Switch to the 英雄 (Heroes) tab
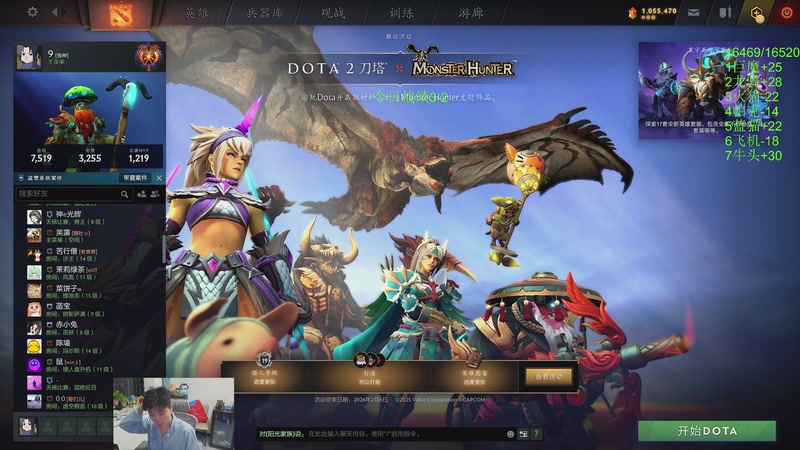 pos(197,13)
